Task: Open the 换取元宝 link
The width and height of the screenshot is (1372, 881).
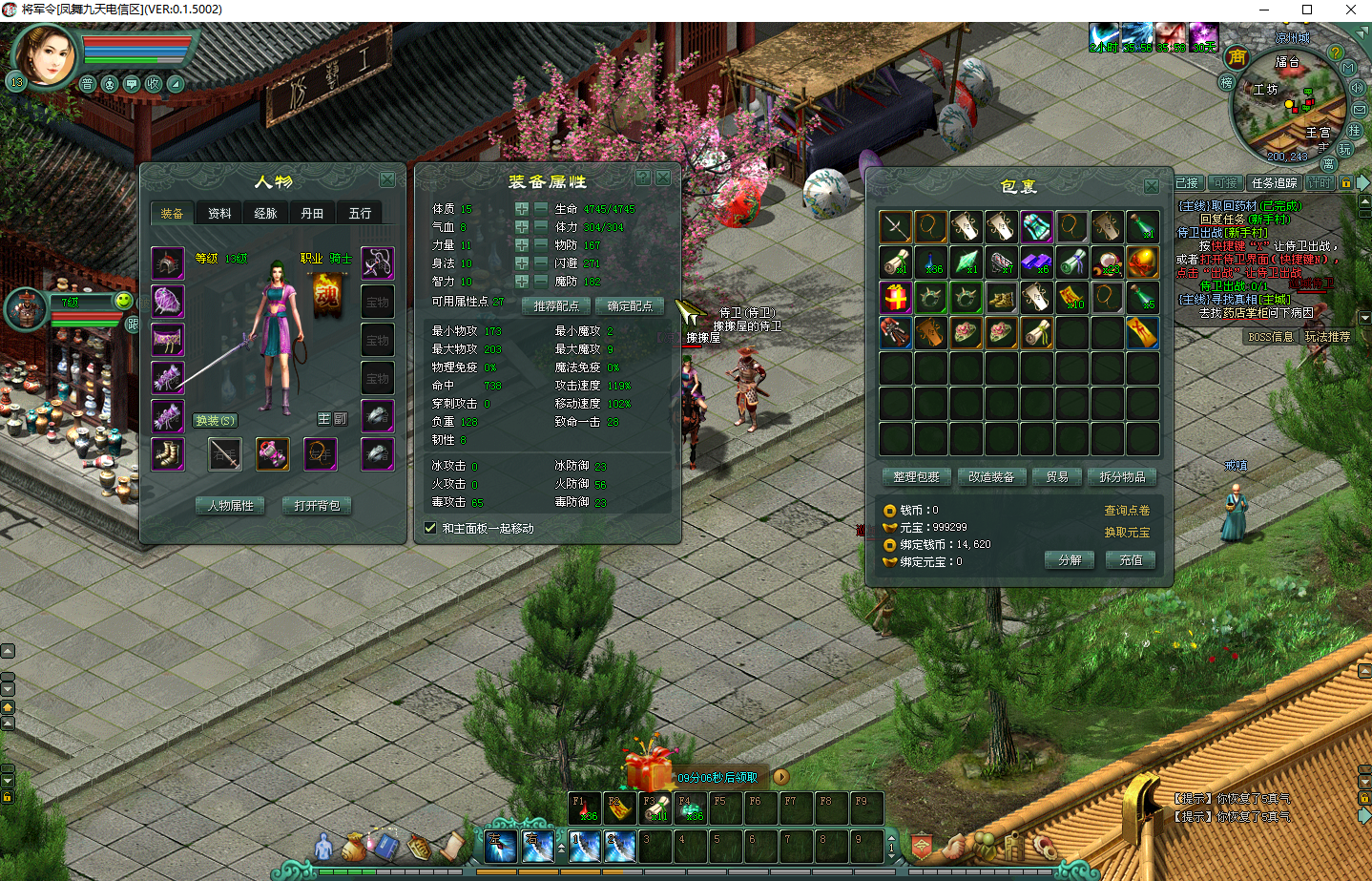Action: point(1127,533)
